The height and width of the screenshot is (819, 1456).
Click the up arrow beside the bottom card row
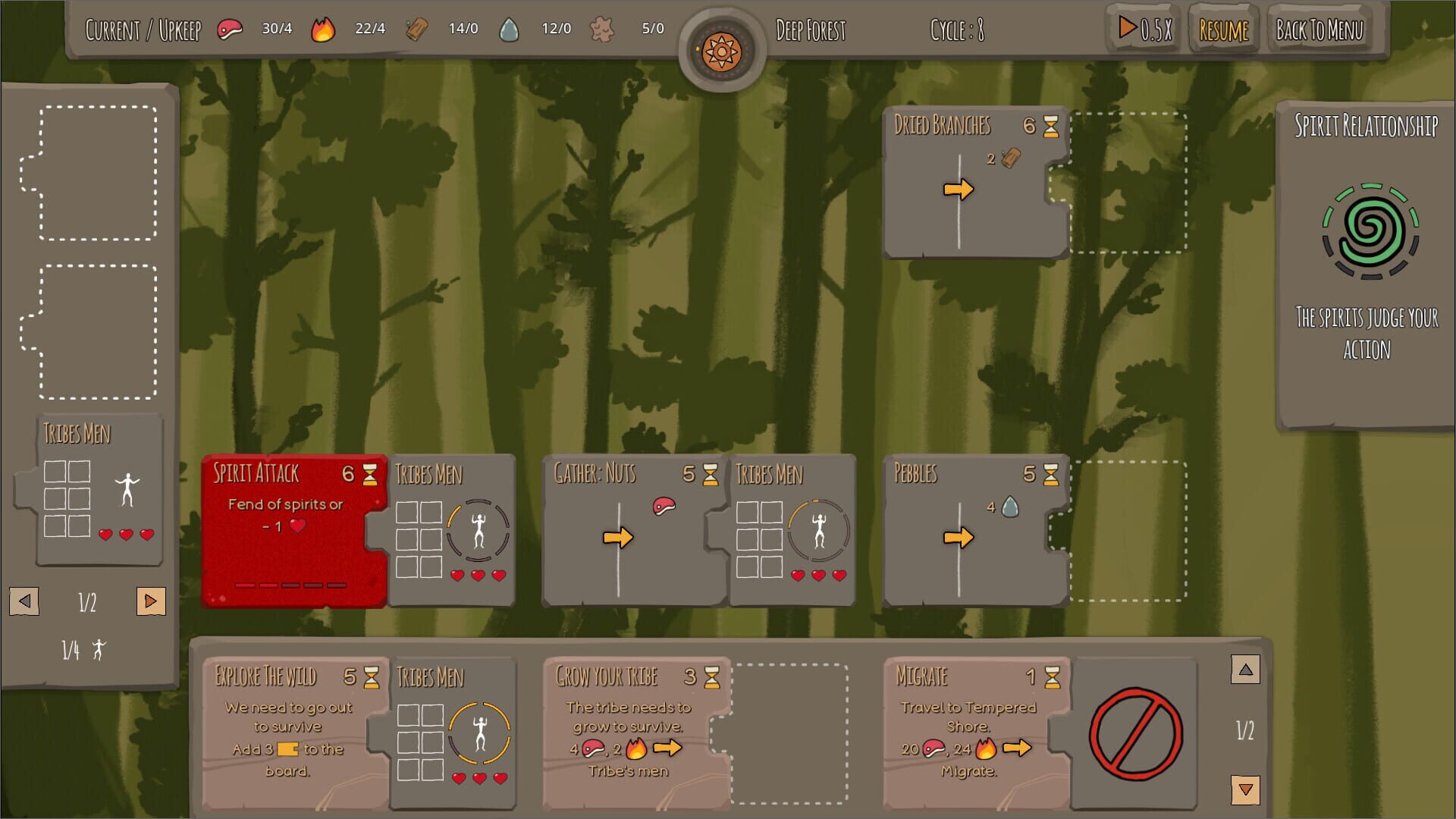coord(1244,670)
